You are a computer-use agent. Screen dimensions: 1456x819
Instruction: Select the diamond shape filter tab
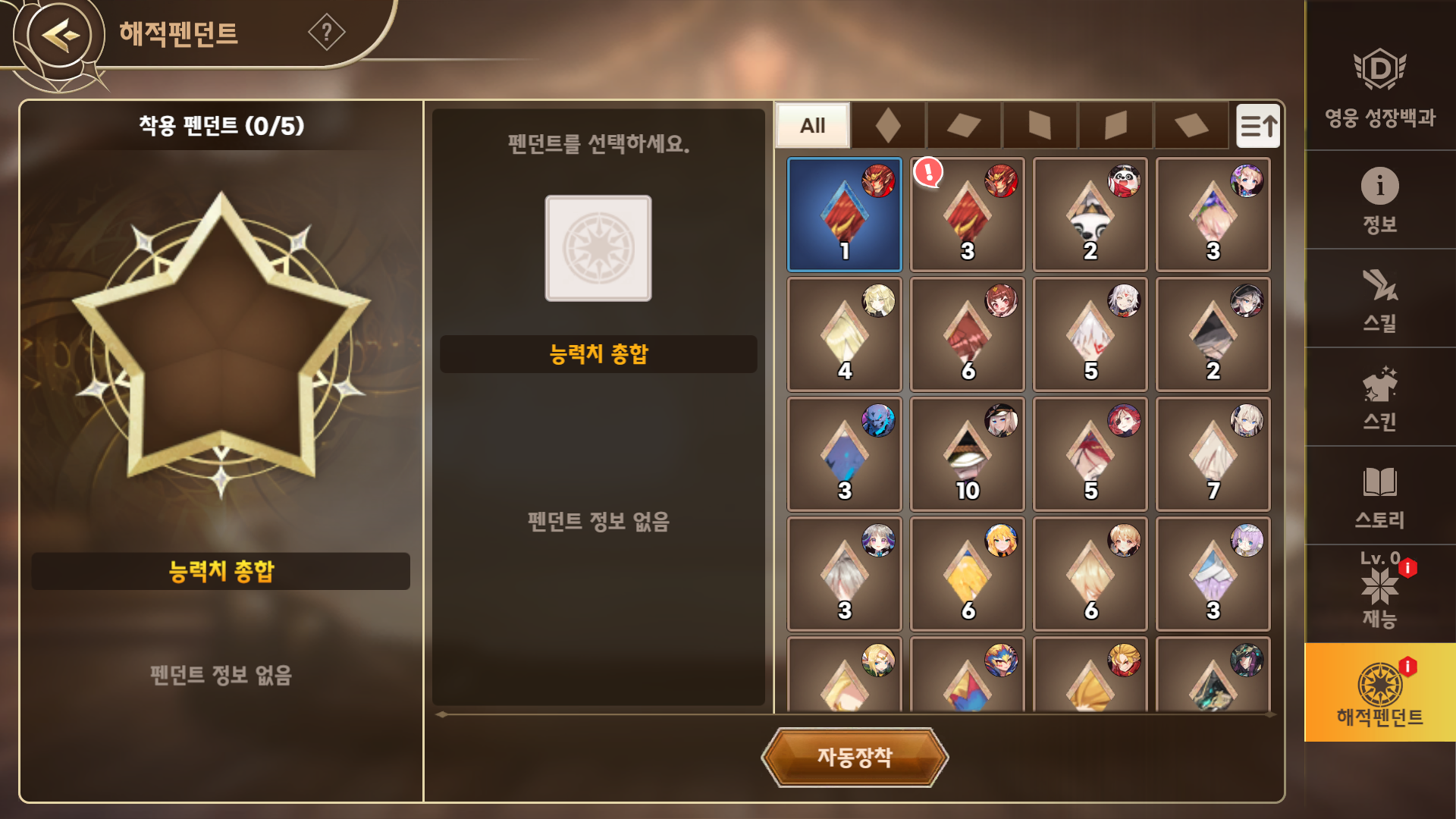pyautogui.click(x=889, y=126)
